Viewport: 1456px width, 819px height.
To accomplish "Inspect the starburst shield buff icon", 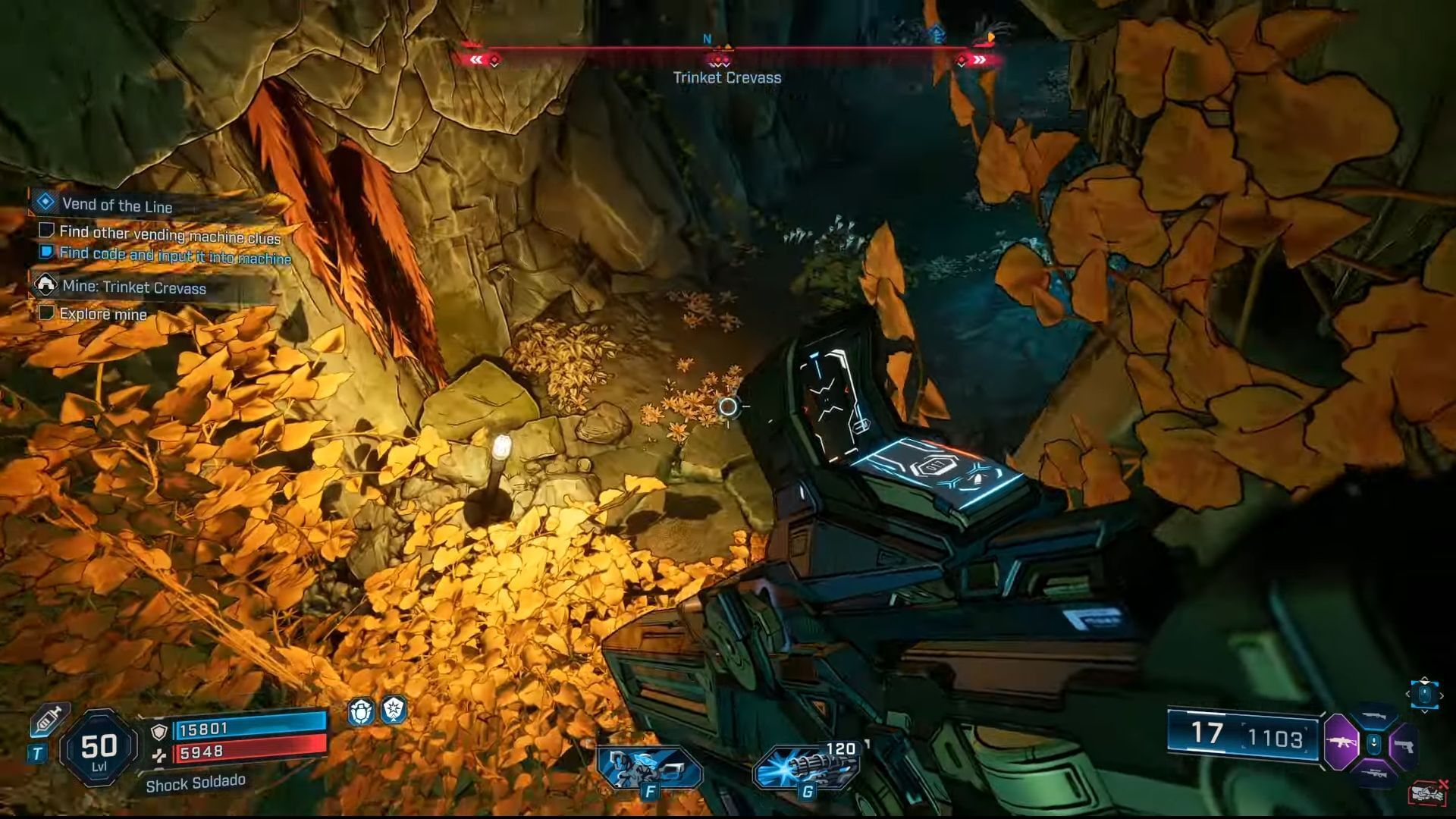I will point(394,711).
